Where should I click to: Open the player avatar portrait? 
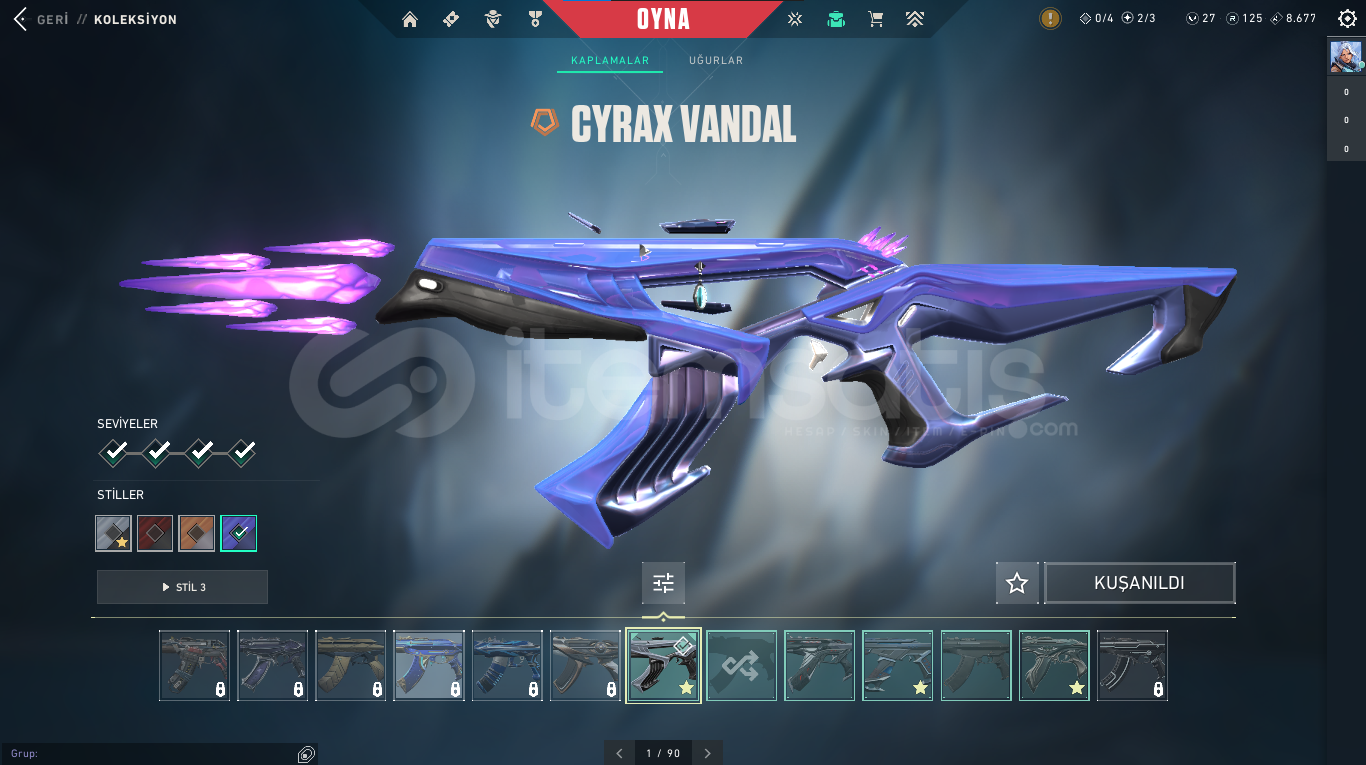1345,56
